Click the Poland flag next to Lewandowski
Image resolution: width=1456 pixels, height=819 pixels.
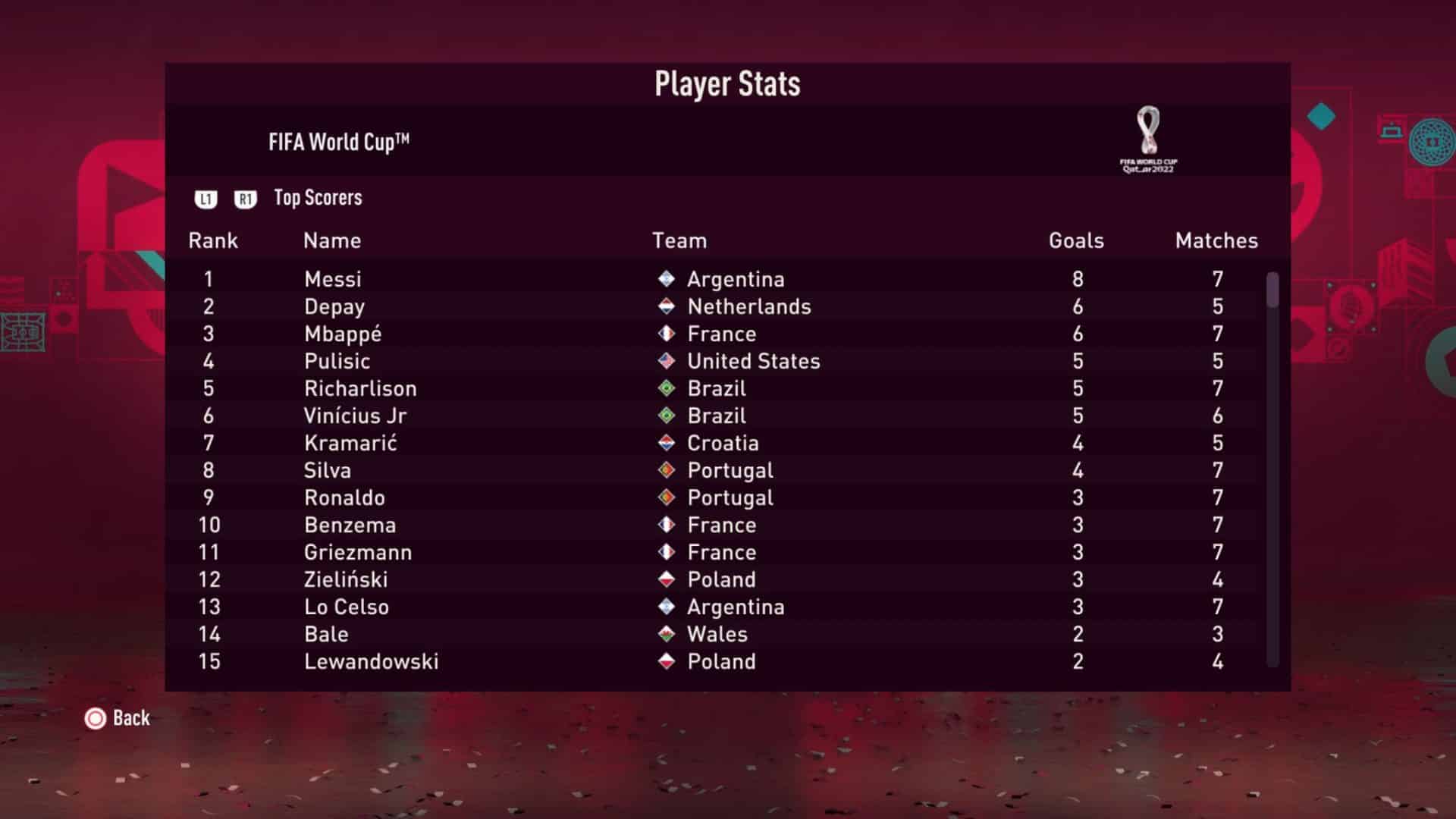(x=667, y=661)
